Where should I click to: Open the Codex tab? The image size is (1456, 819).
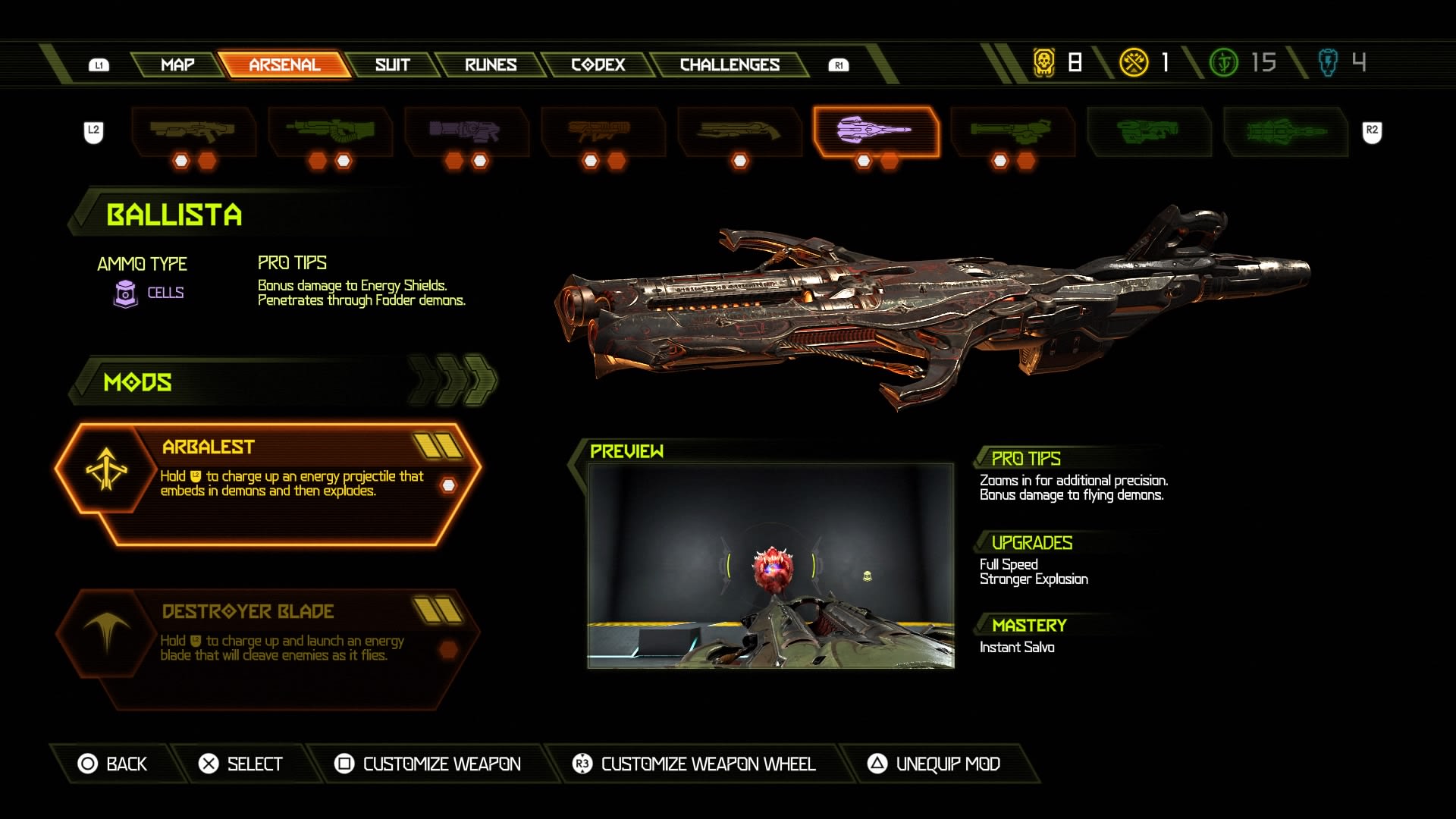tap(598, 65)
